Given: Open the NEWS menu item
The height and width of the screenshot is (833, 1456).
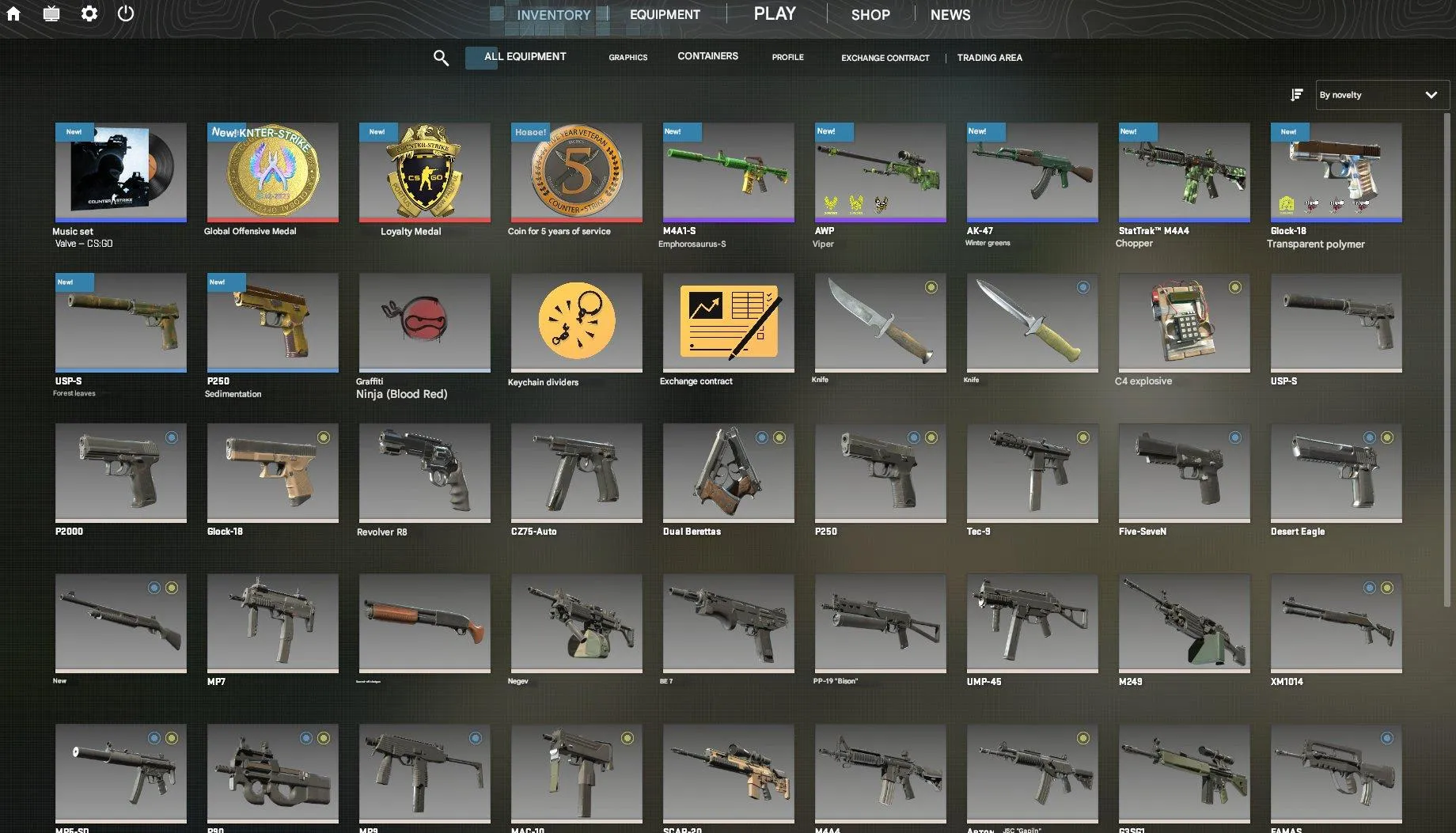Looking at the screenshot, I should [950, 13].
